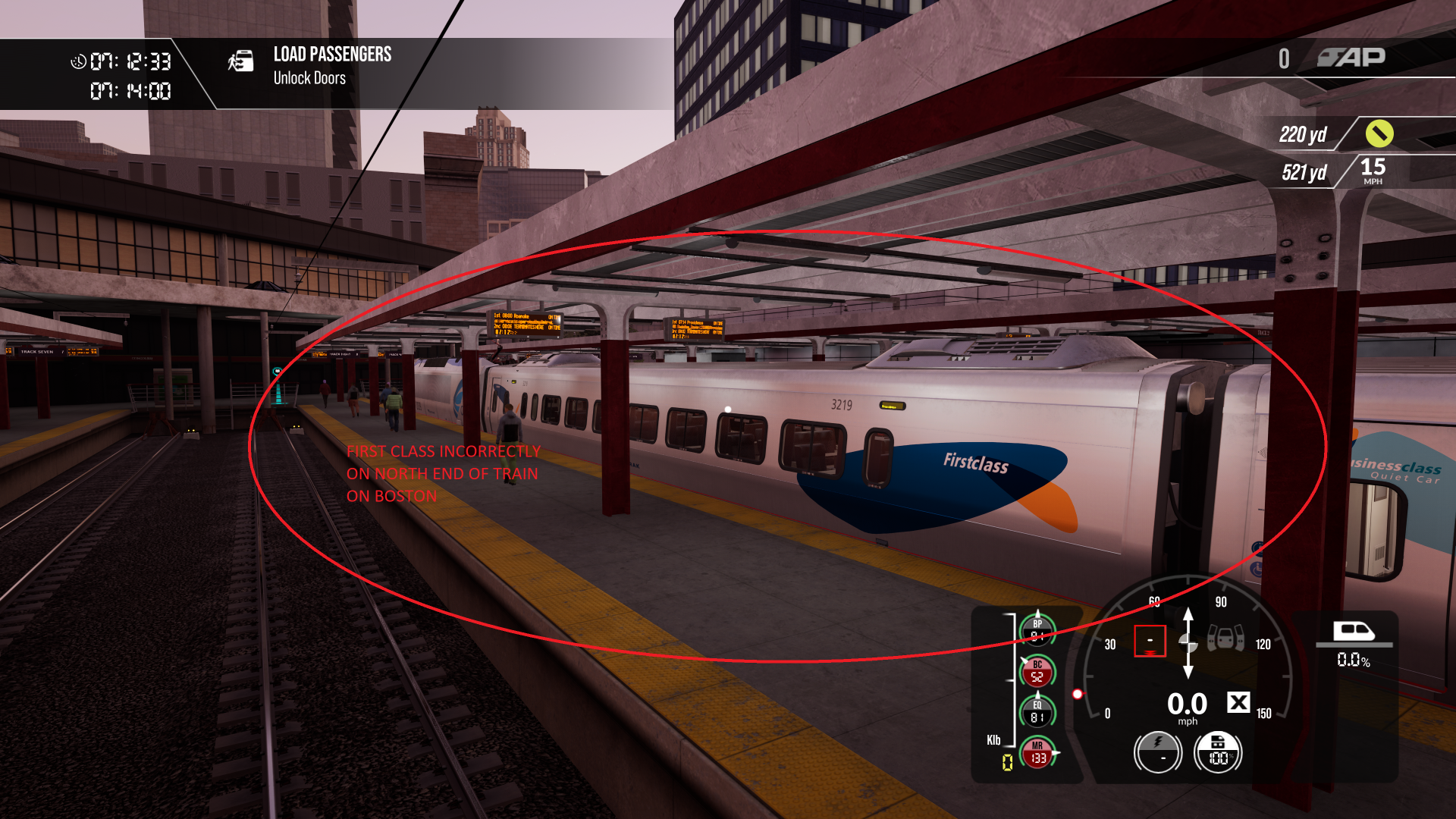Click the door status indicator icon
Viewport: 1456px width, 819px height.
1225,638
